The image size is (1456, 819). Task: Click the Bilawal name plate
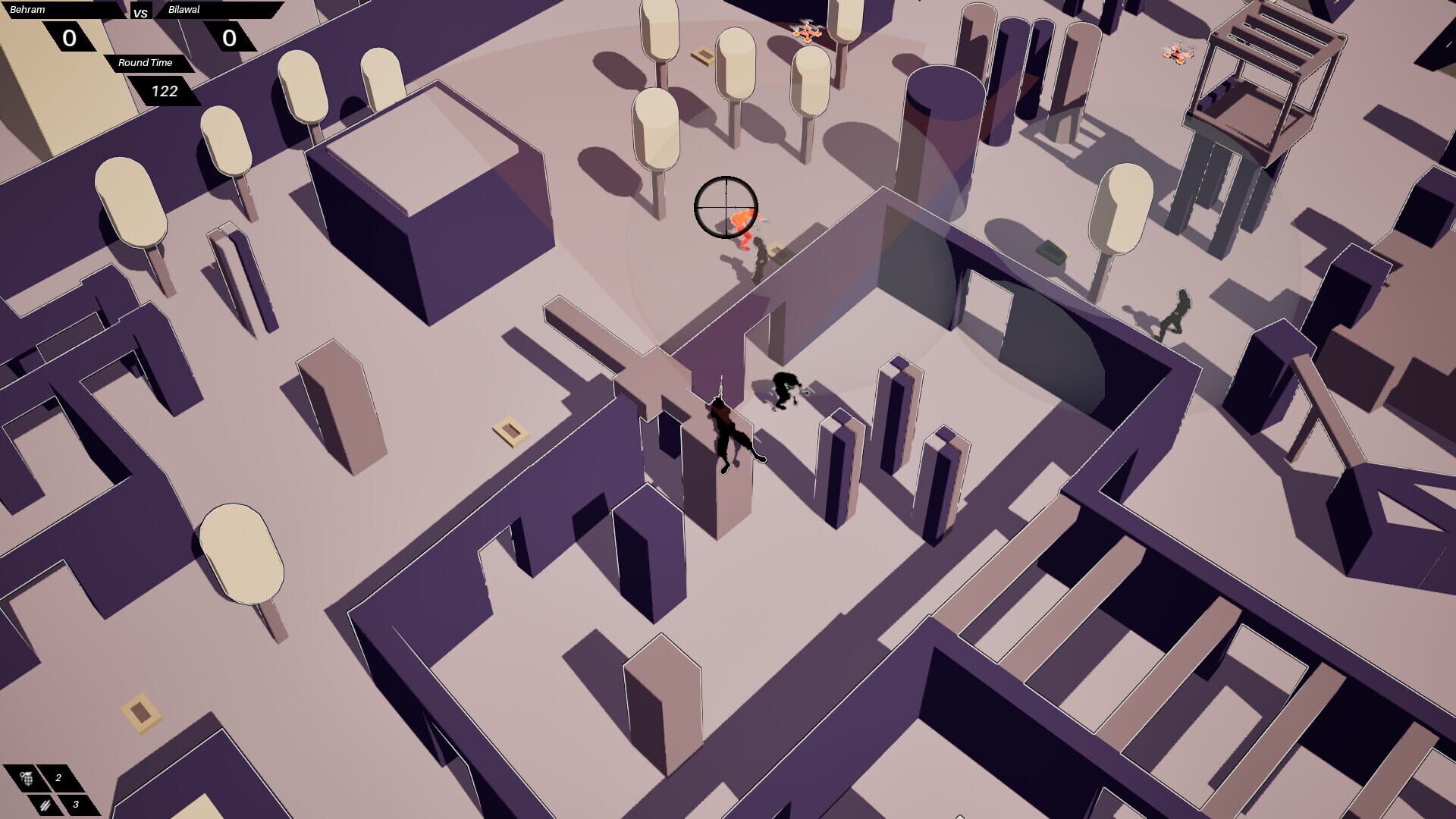coord(182,10)
